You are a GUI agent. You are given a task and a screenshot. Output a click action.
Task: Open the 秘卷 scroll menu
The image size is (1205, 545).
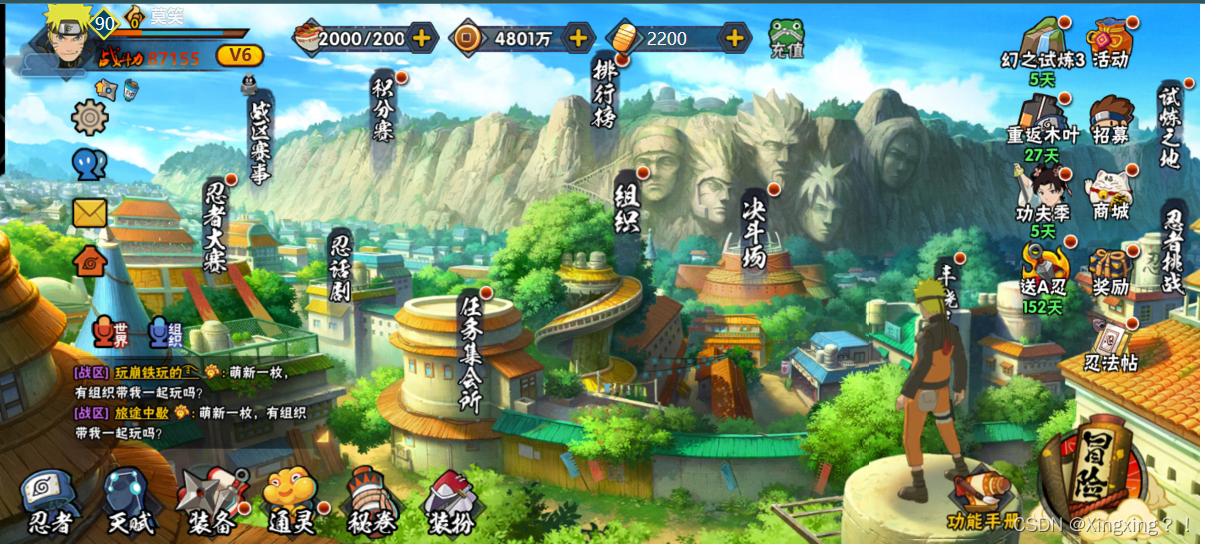click(x=370, y=503)
